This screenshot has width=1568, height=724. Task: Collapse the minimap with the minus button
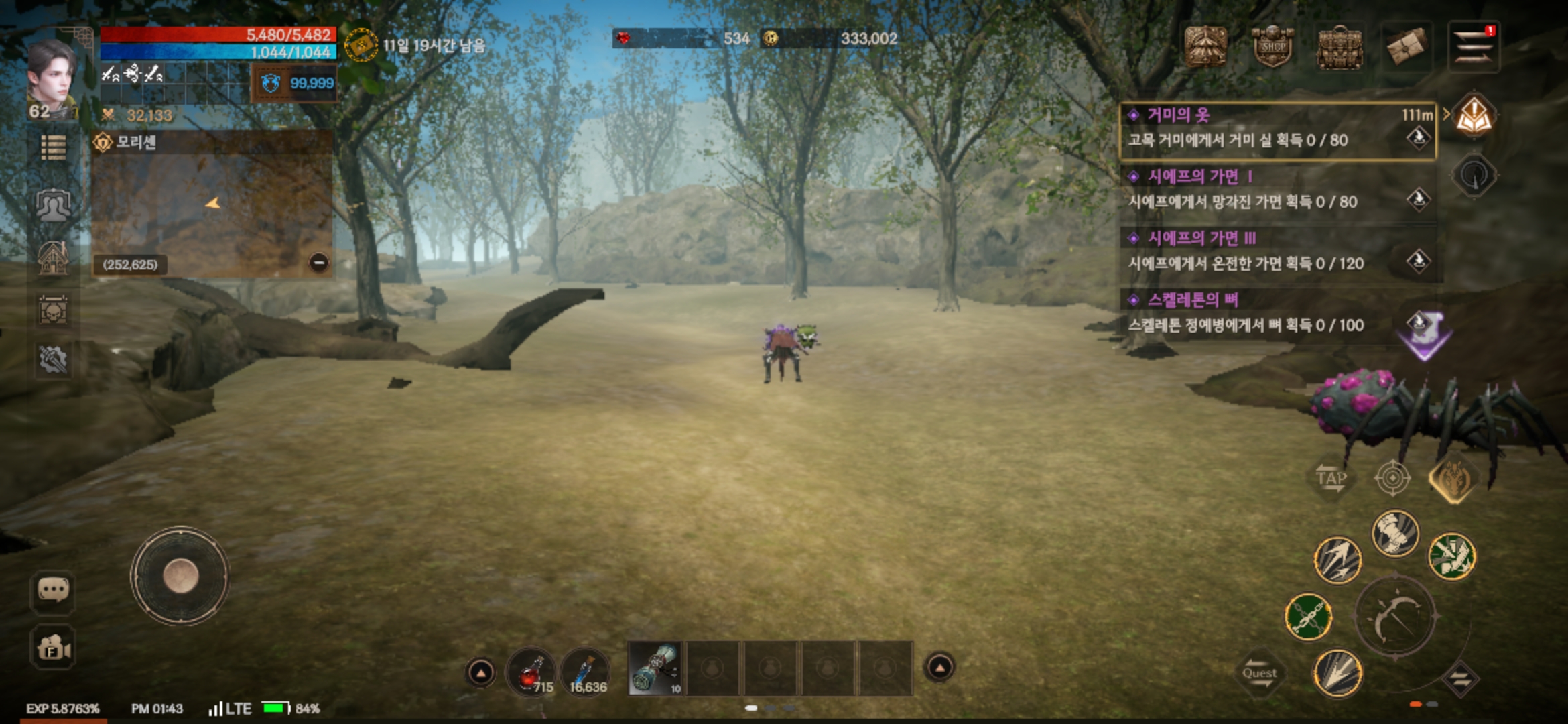tap(319, 263)
